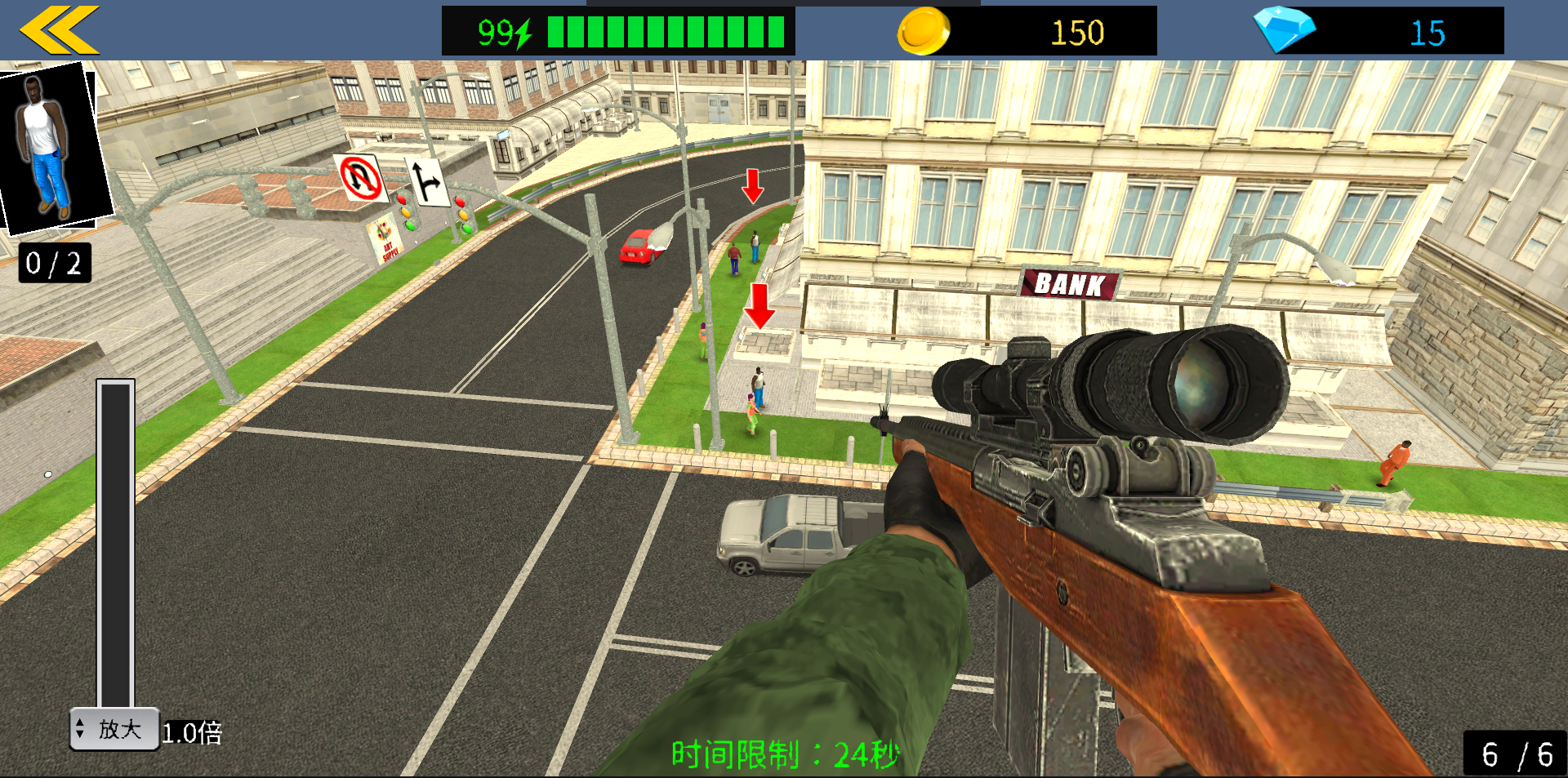The height and width of the screenshot is (778, 1568).
Task: Click the 时间限制：24秒 countdown text
Action: pyautogui.click(x=783, y=755)
